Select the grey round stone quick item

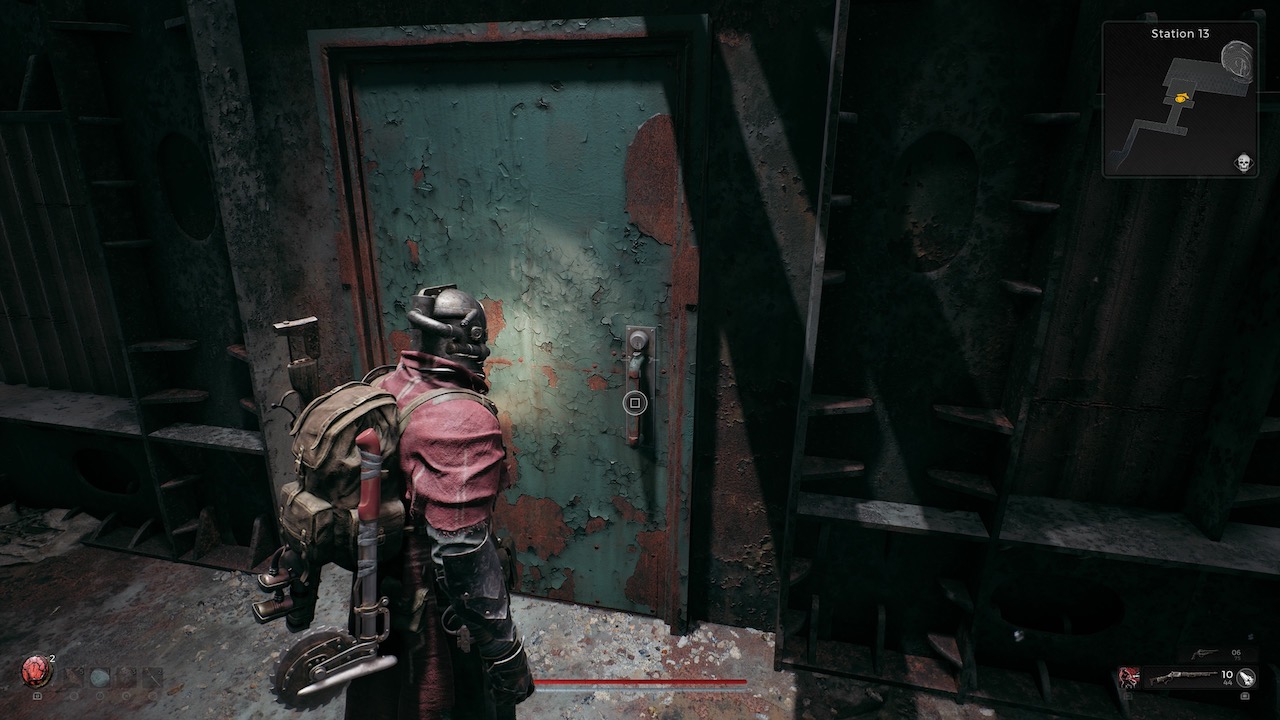coord(98,677)
